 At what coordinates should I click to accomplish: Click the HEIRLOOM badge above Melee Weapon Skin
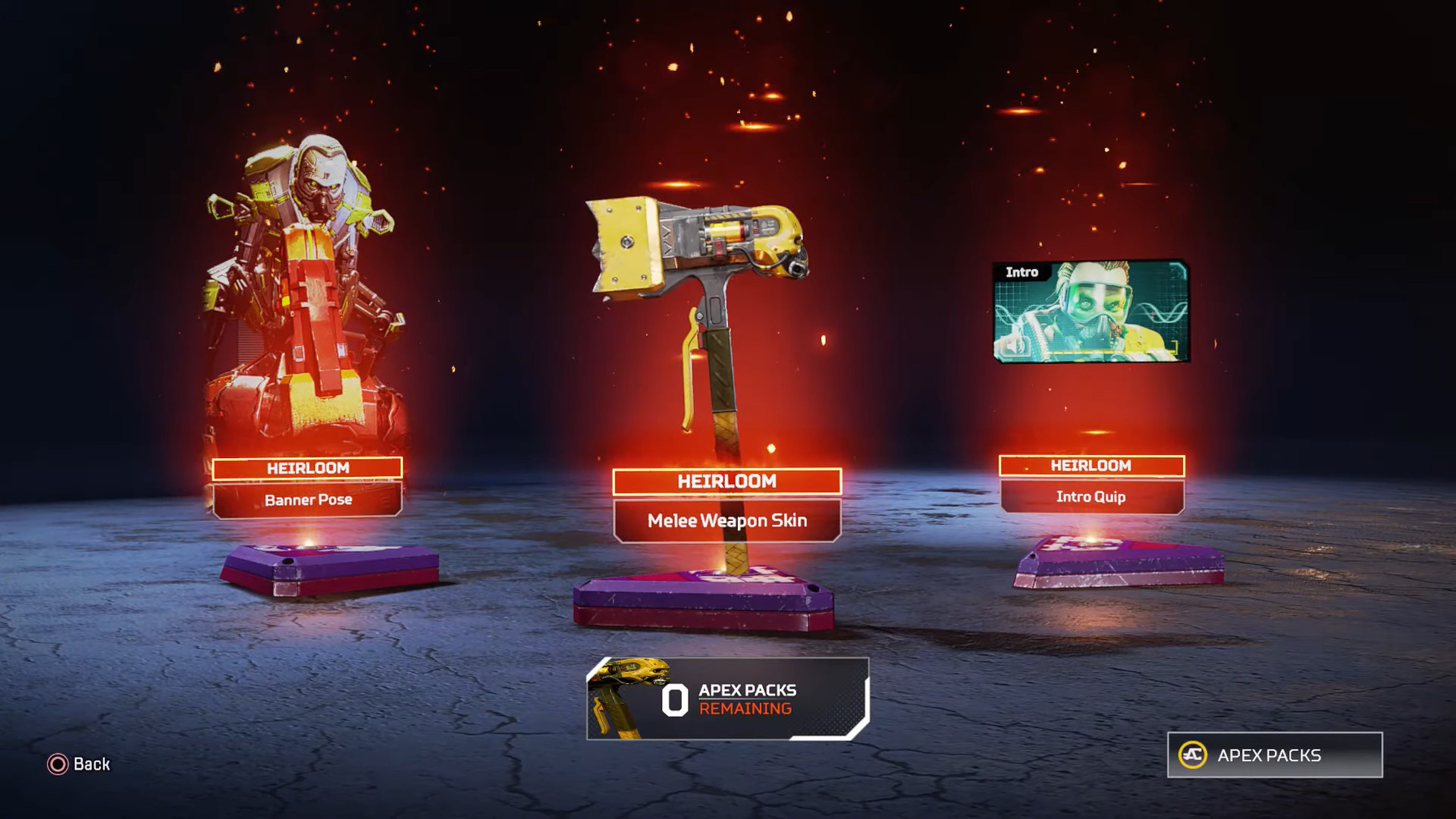click(726, 482)
